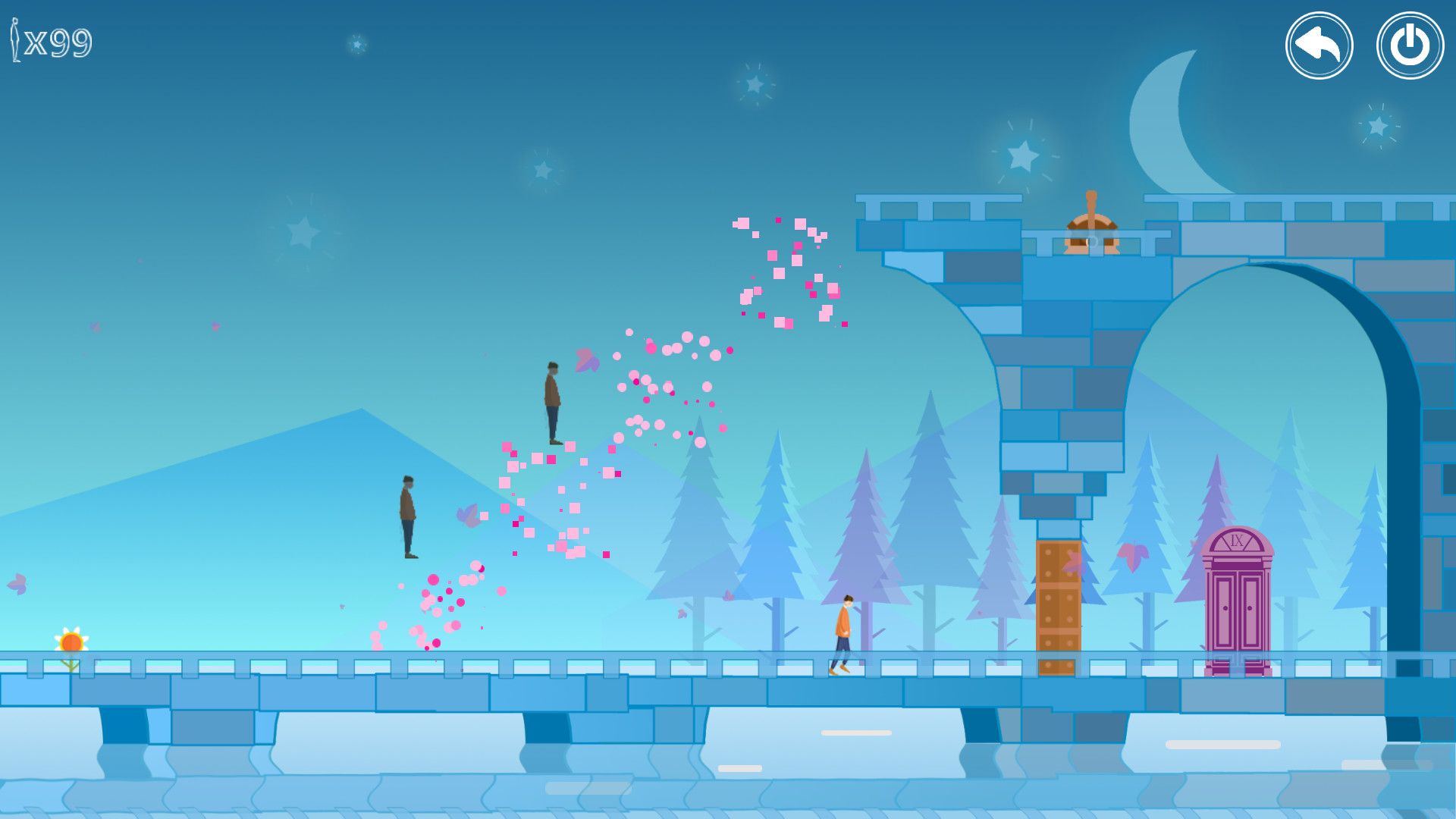This screenshot has height=819, width=1456.
Task: Click the restart level arrow icon
Action: tap(1319, 45)
